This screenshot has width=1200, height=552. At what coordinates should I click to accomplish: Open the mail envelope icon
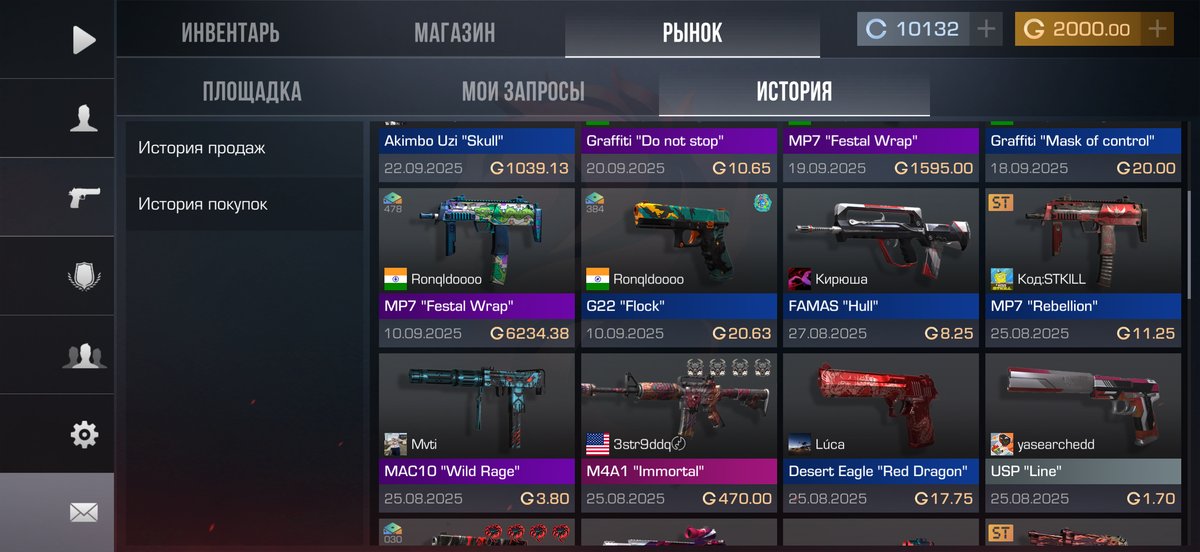[x=84, y=513]
